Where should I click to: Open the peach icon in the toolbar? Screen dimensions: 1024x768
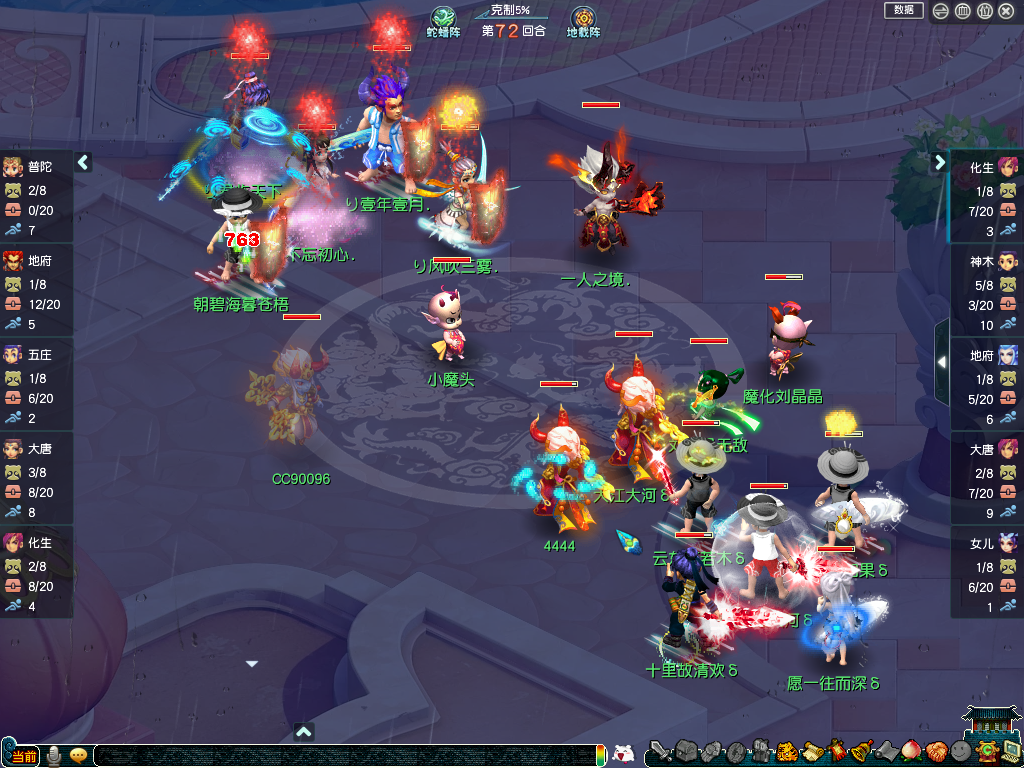click(910, 750)
